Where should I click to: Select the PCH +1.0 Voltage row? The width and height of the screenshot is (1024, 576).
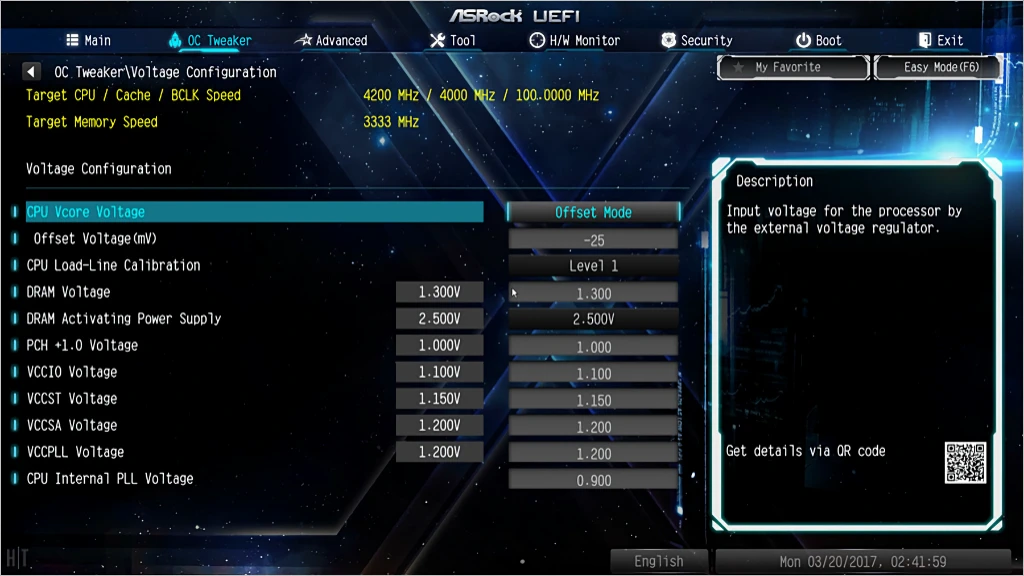(82, 345)
